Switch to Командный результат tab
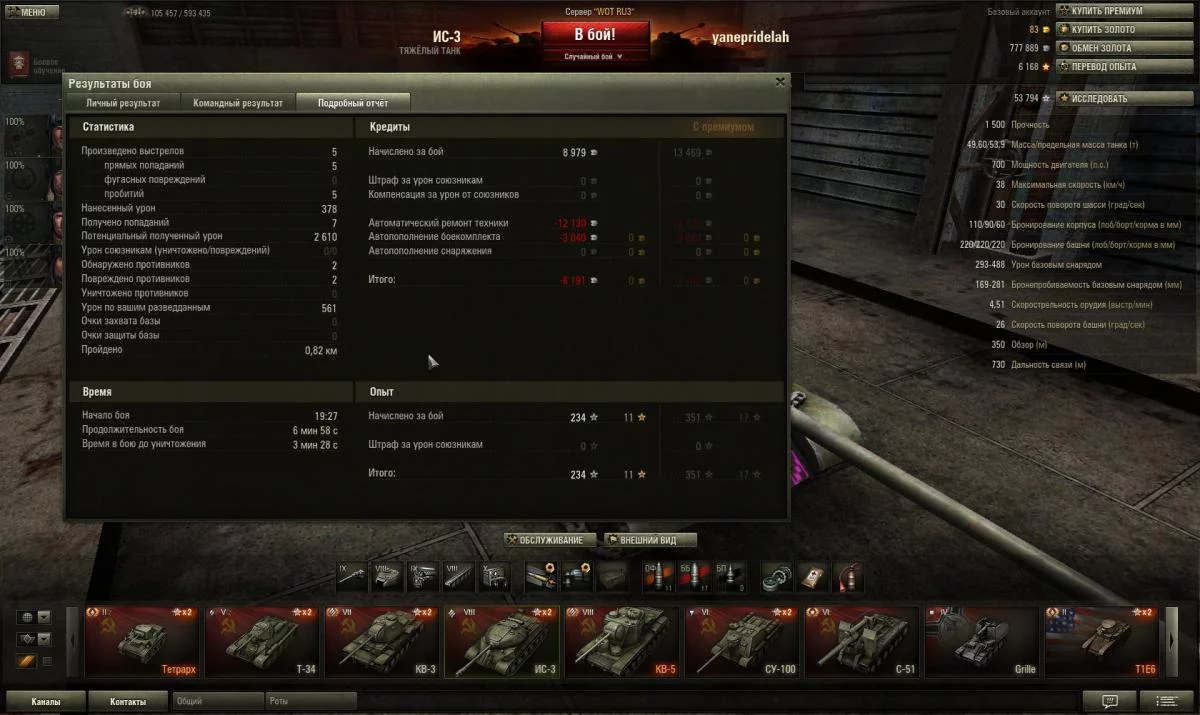Viewport: 1200px width, 715px height. [238, 103]
